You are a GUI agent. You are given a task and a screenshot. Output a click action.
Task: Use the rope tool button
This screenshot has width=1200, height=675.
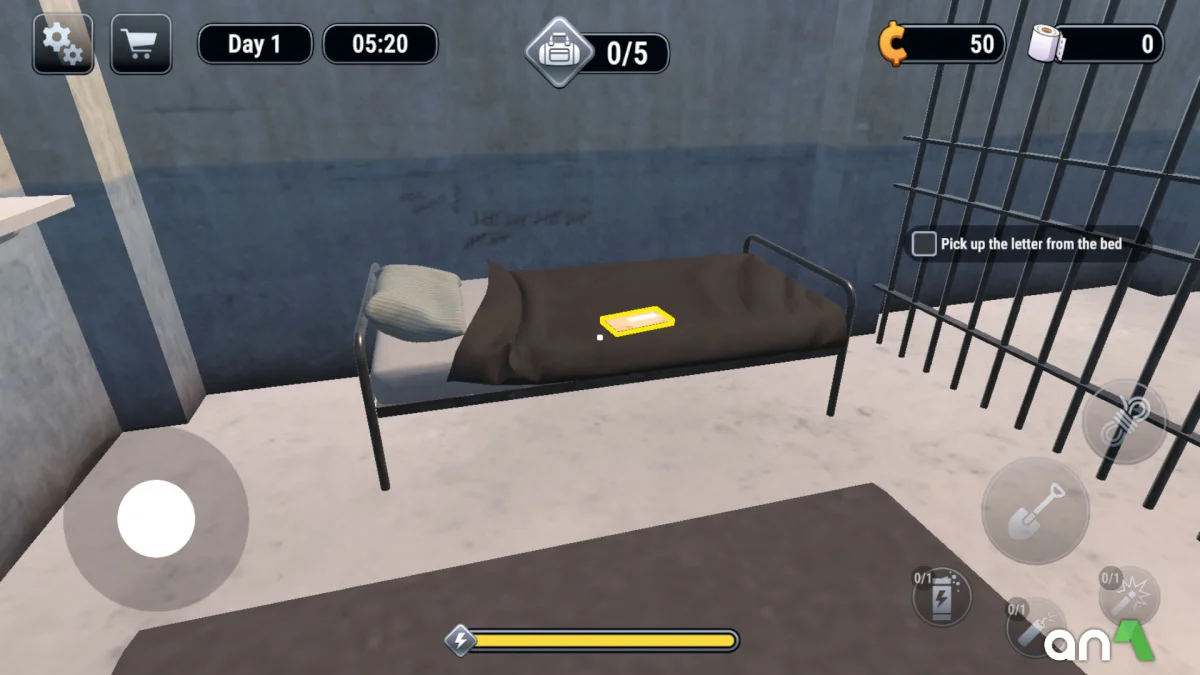tap(1124, 421)
